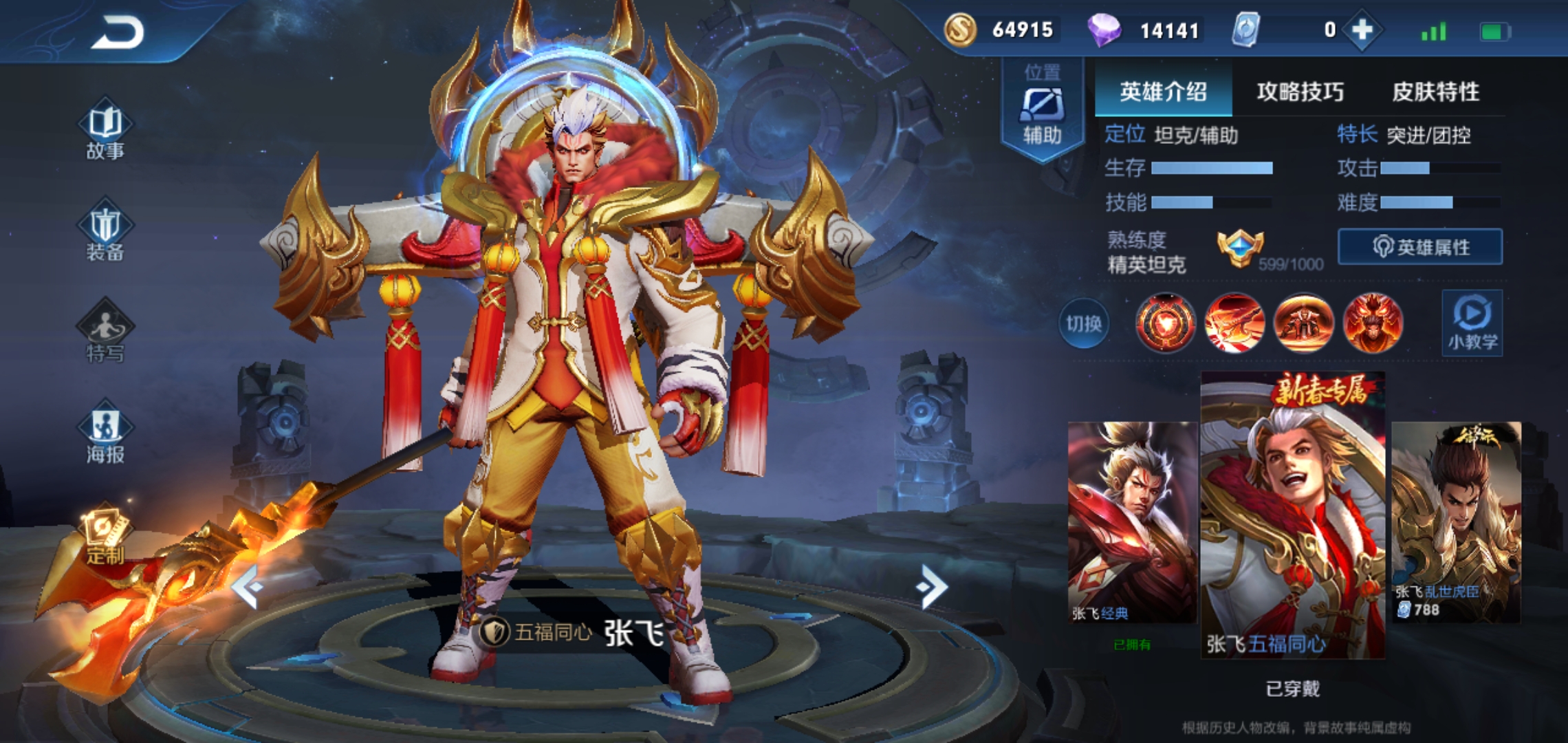Open the 特写 close-up view
The height and width of the screenshot is (743, 1568).
105,333
